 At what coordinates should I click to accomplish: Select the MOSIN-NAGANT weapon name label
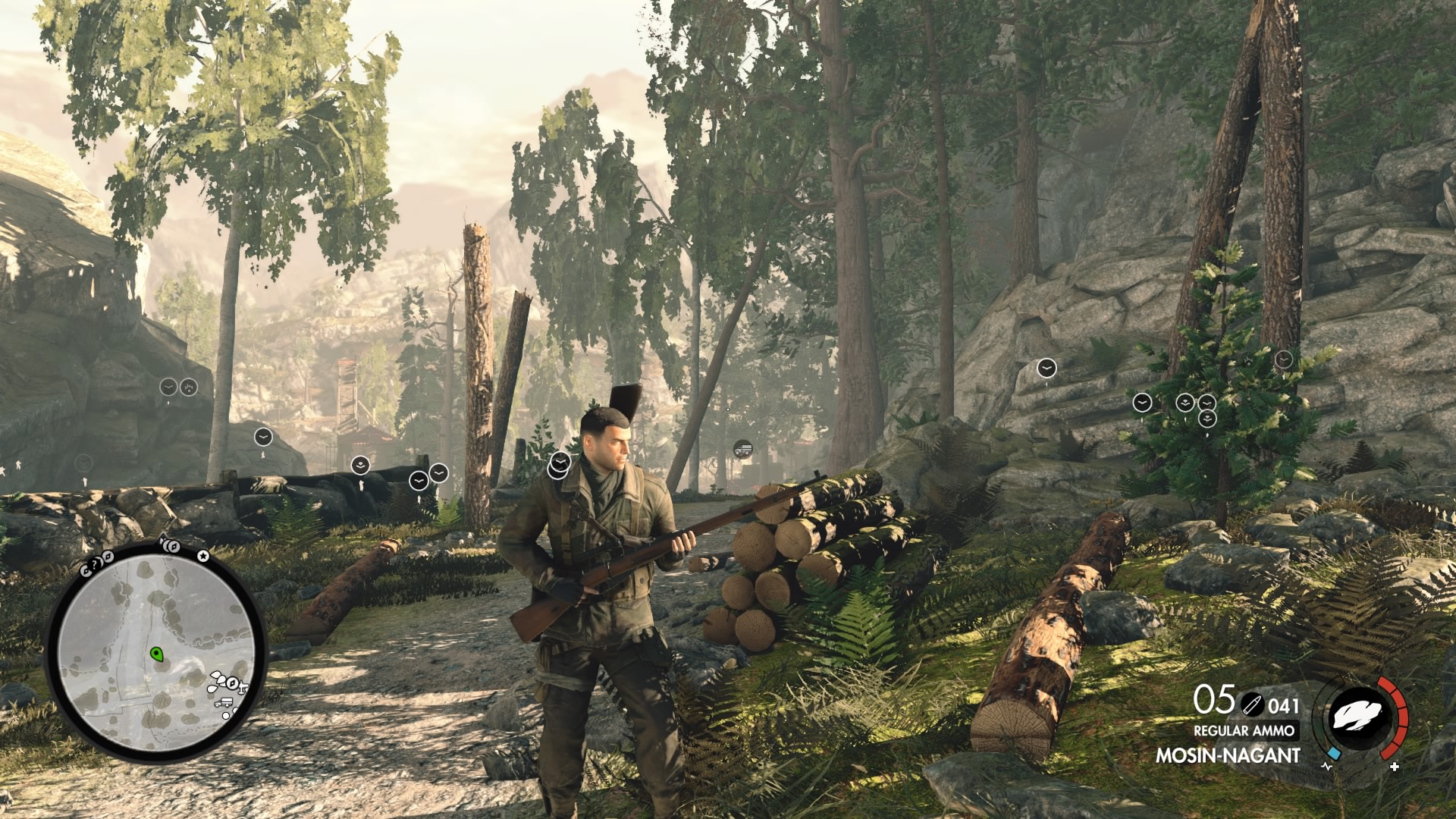click(x=1228, y=755)
